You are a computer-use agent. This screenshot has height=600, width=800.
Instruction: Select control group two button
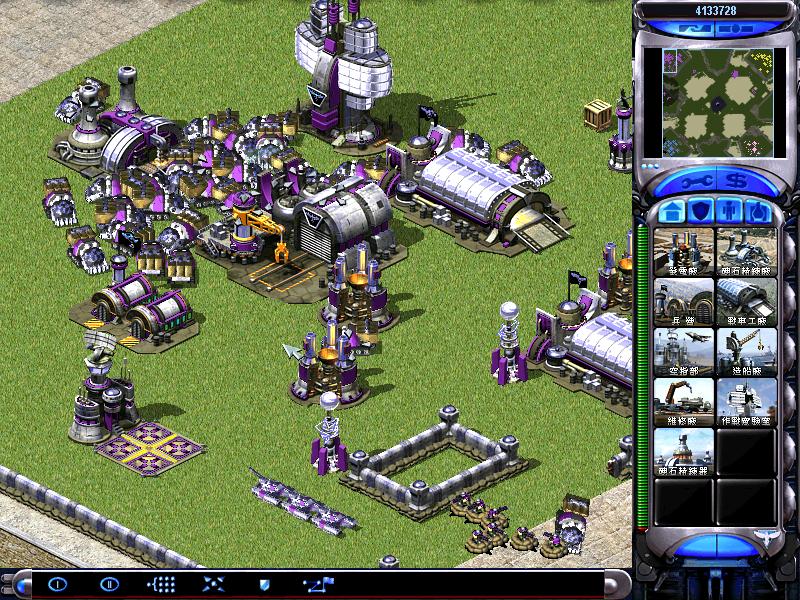[108, 584]
